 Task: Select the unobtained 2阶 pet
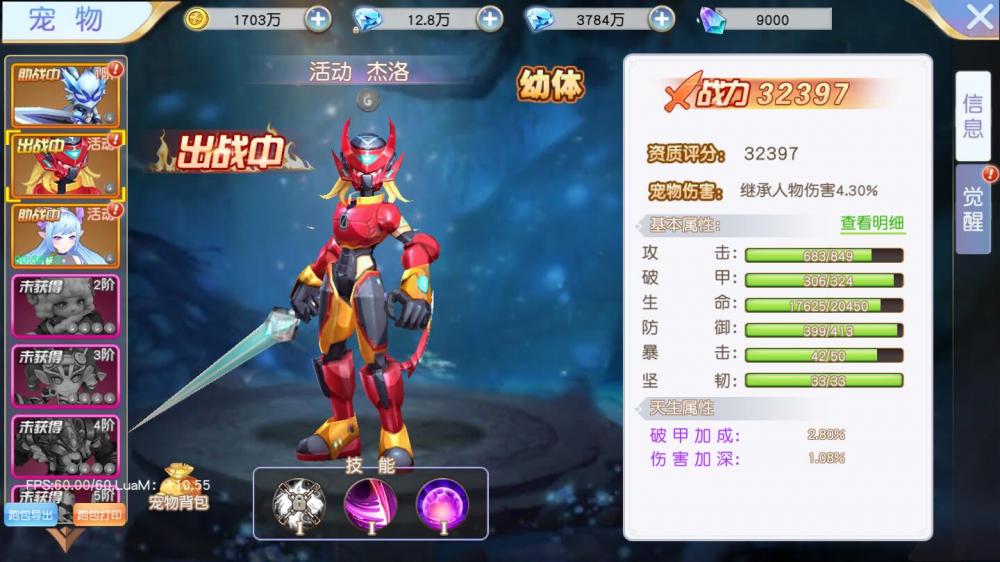[x=65, y=306]
